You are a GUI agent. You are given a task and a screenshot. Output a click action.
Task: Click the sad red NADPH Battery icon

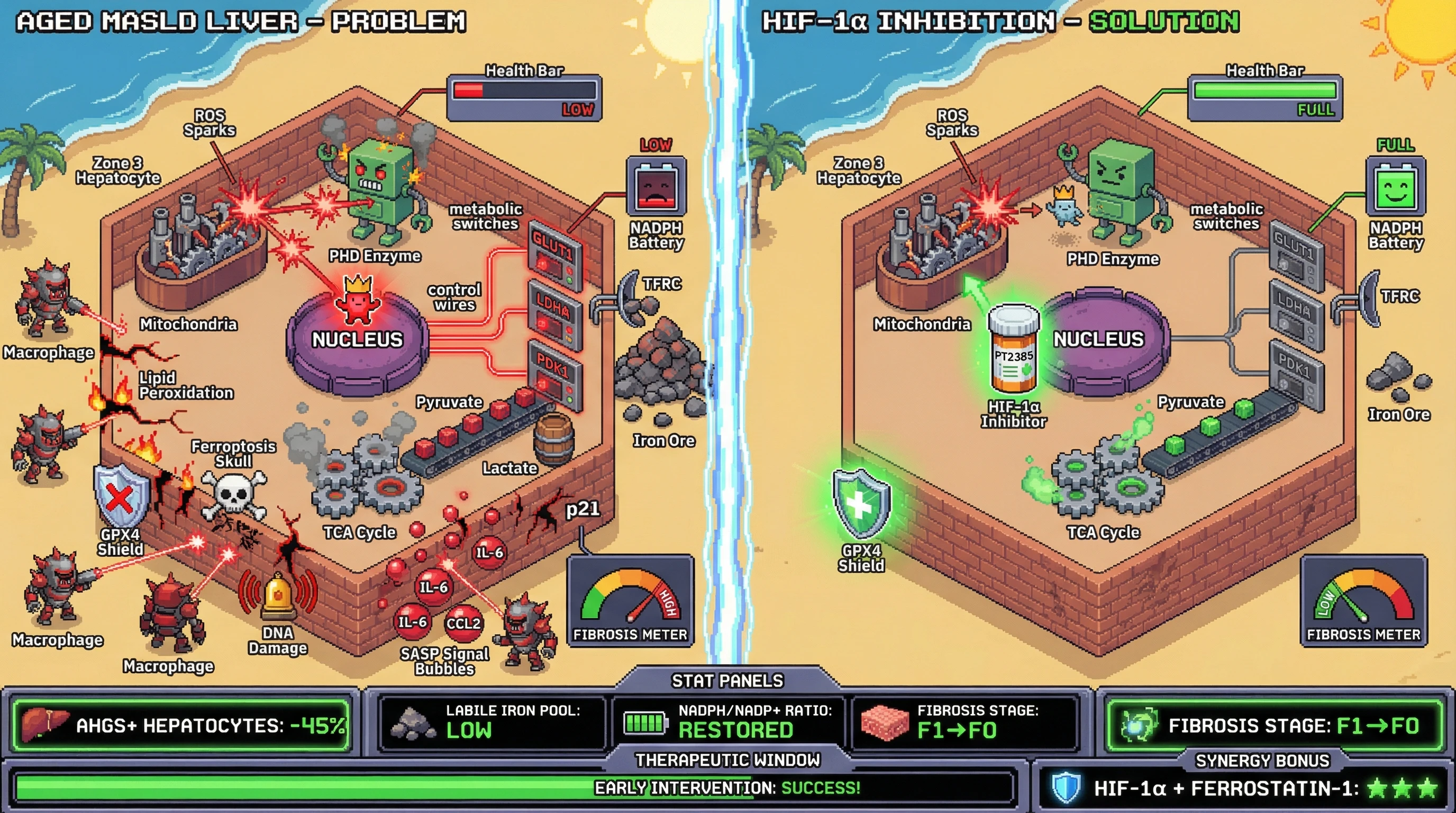(656, 186)
